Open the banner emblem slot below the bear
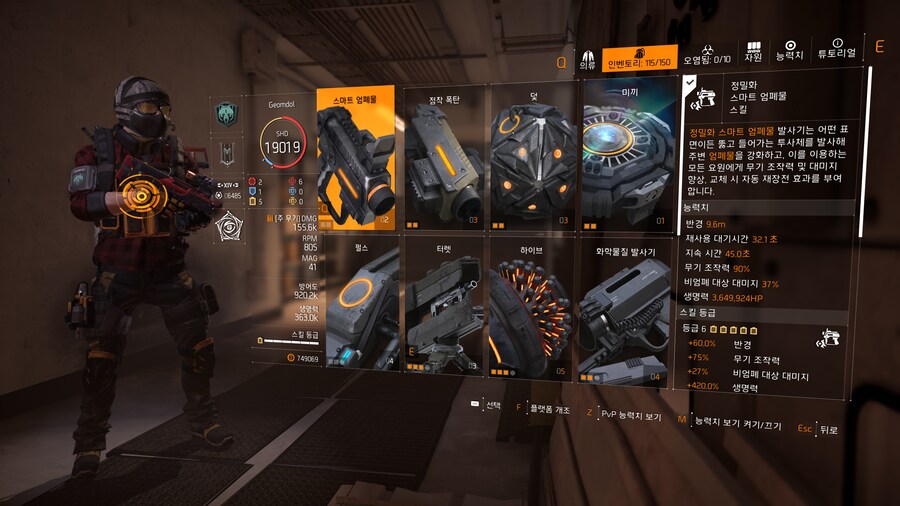Viewport: 900px width, 506px height. pyautogui.click(x=228, y=154)
